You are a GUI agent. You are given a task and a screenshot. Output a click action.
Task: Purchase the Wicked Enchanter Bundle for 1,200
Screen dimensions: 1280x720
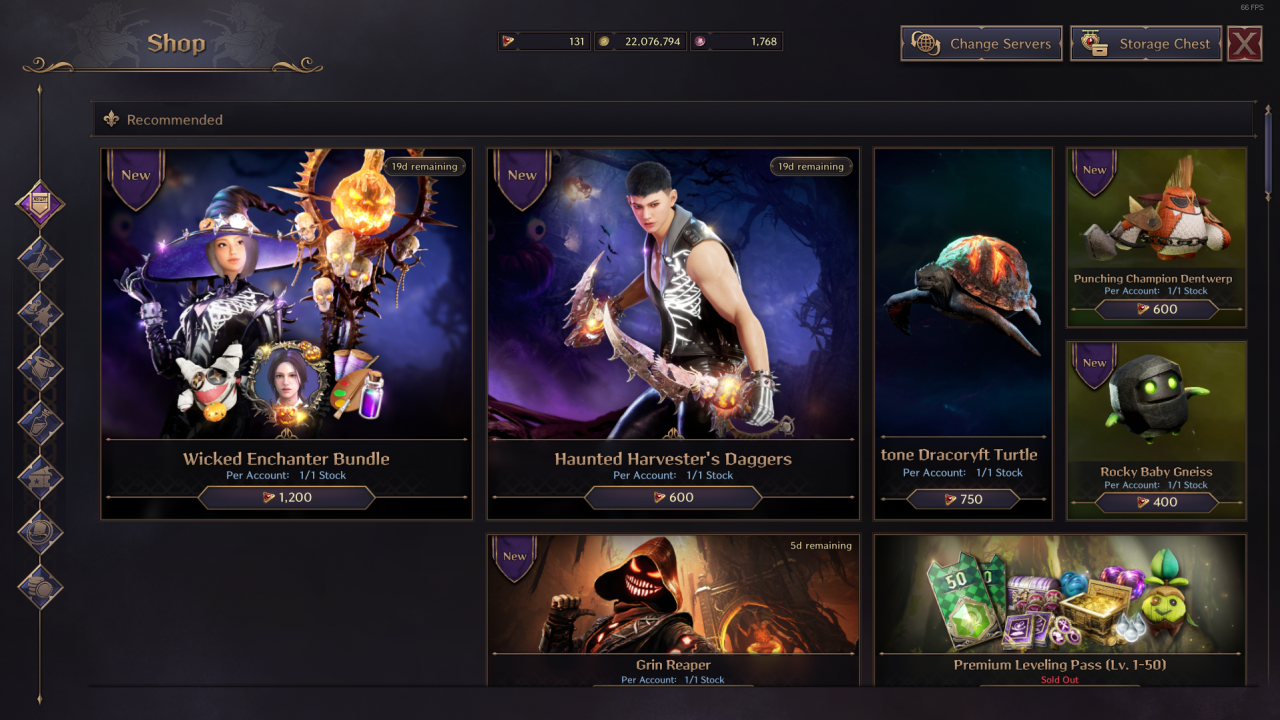[286, 497]
